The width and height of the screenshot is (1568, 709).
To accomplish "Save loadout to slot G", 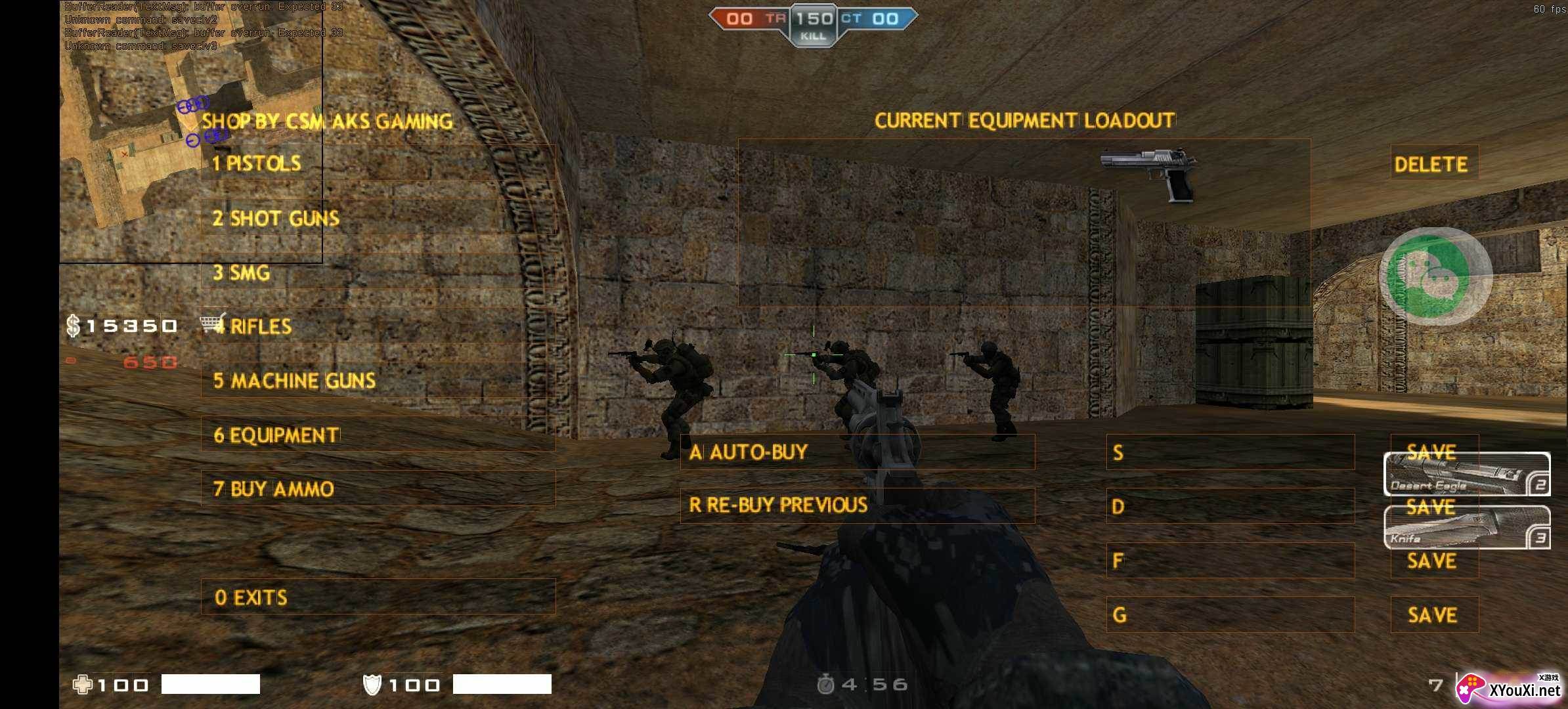I will [x=1434, y=614].
